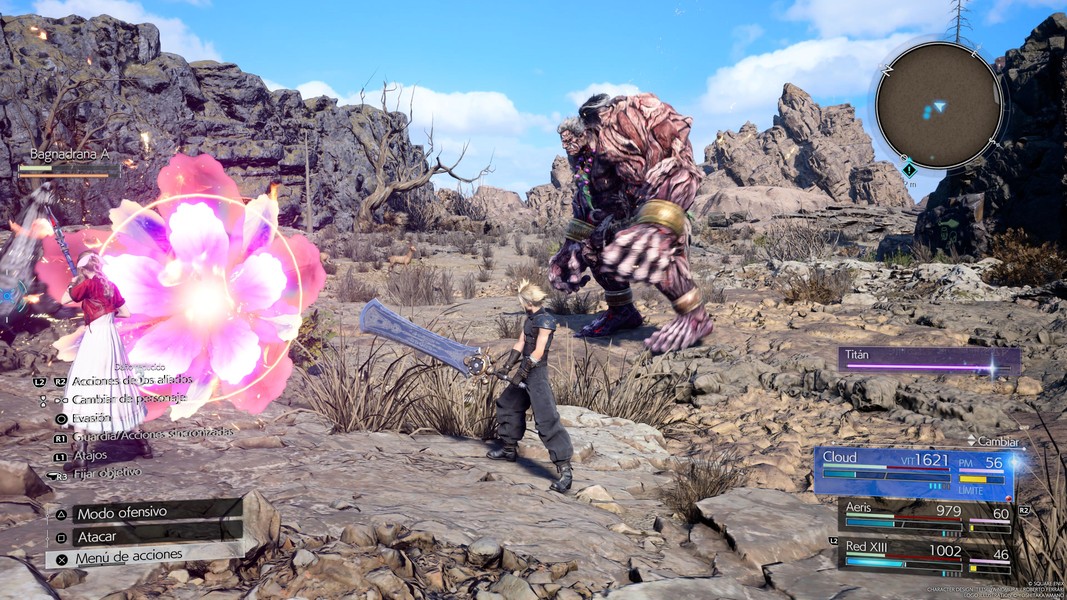Viewport: 1067px width, 600px height.
Task: Select the Titán summon gauge
Action: pos(929,361)
